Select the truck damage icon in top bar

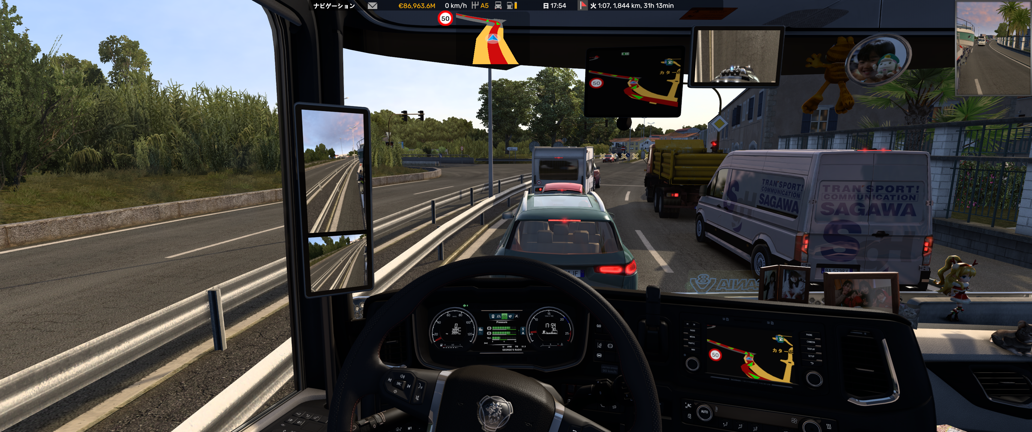click(498, 6)
